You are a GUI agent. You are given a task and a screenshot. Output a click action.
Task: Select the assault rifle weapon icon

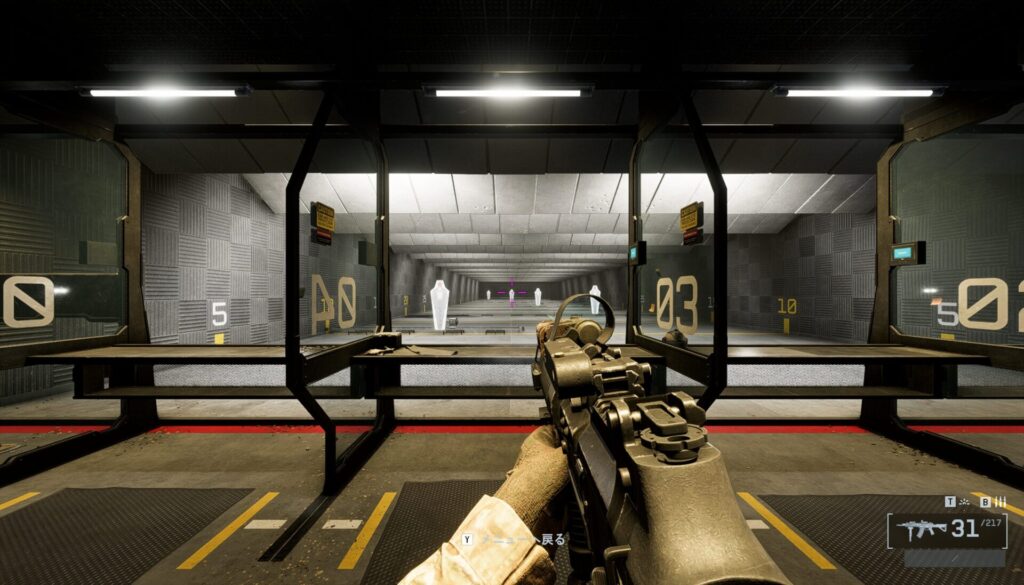click(920, 529)
